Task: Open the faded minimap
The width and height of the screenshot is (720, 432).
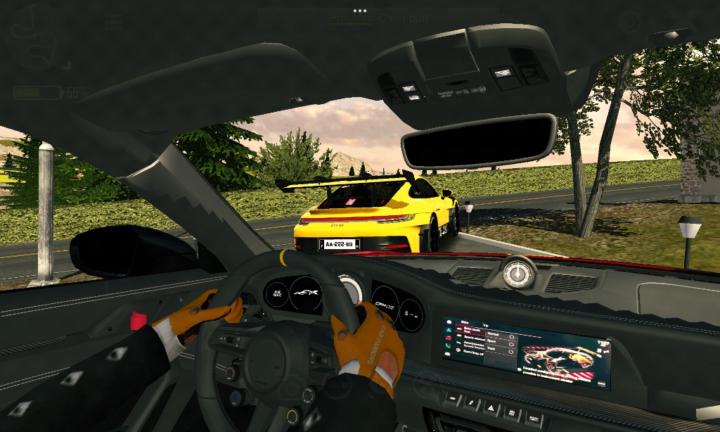Action: tap(34, 38)
